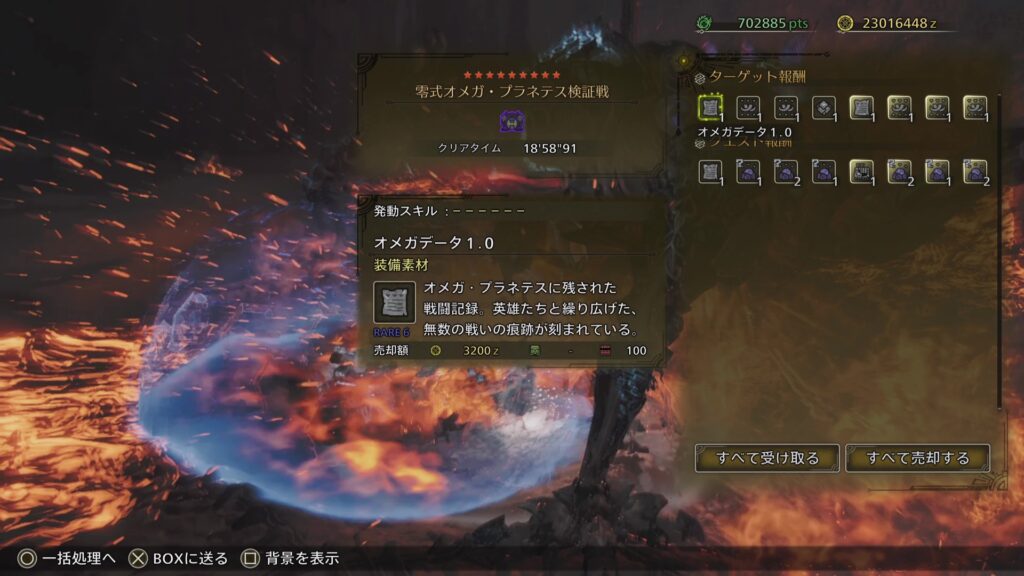Click the すべて売却する (sell all) button

point(917,458)
